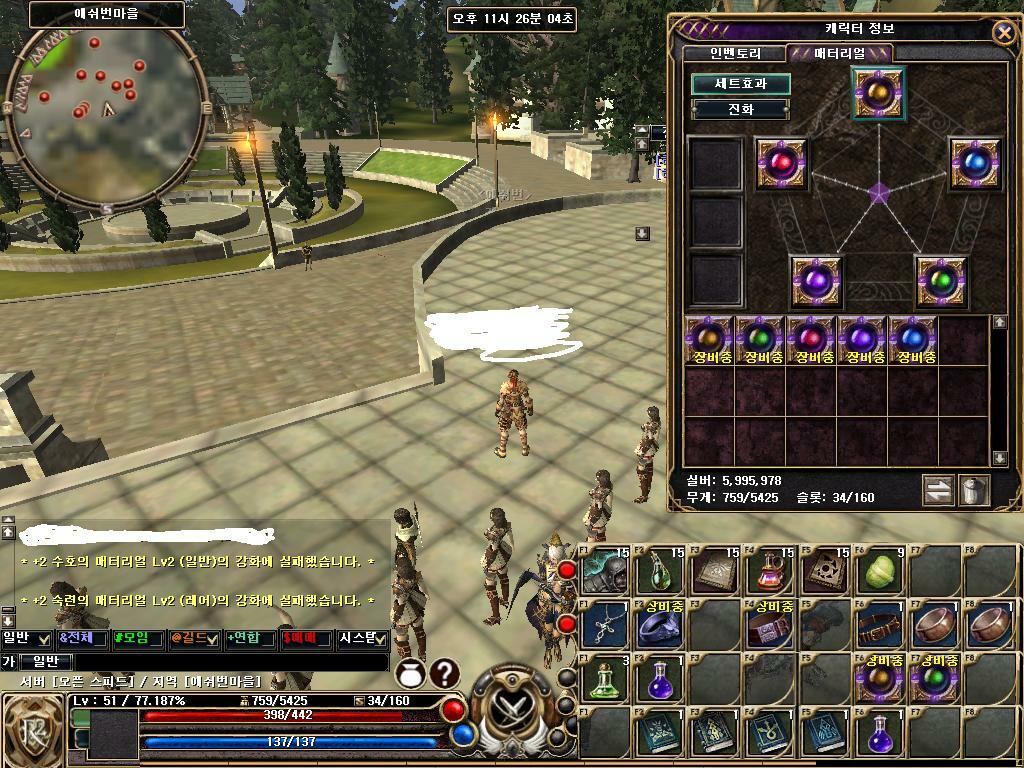This screenshot has height=768, width=1024.
Task: Select the orange material orb at pentagon top
Action: pos(879,93)
